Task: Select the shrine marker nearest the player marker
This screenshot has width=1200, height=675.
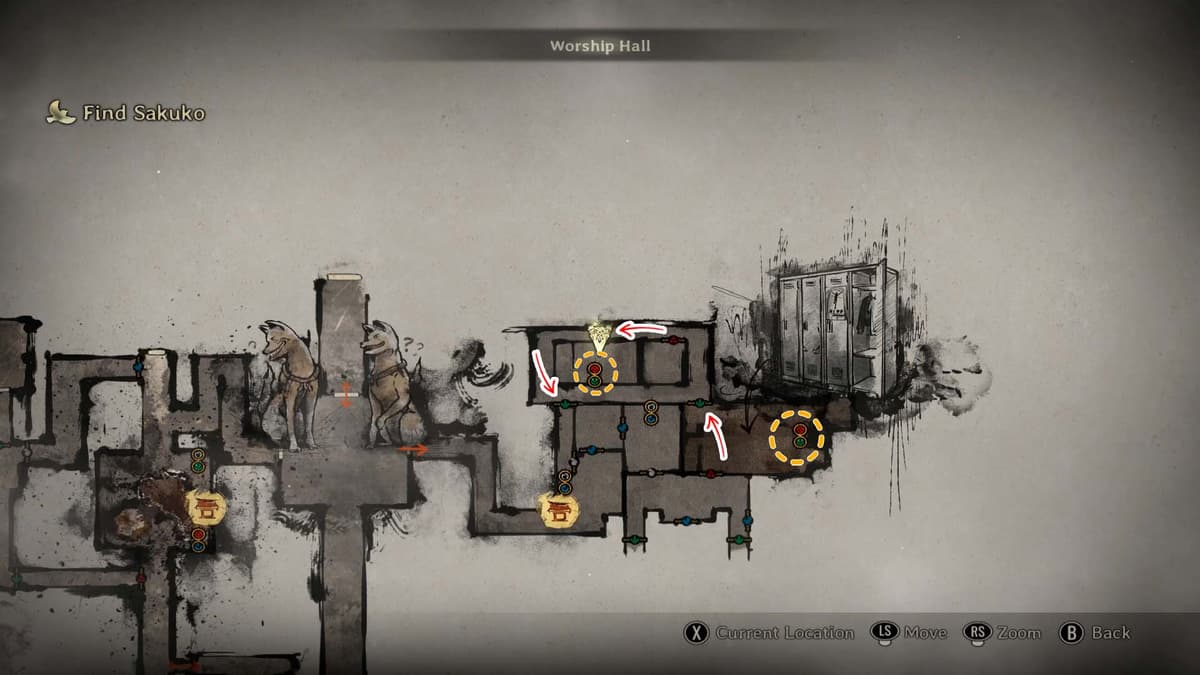Action: tap(559, 510)
